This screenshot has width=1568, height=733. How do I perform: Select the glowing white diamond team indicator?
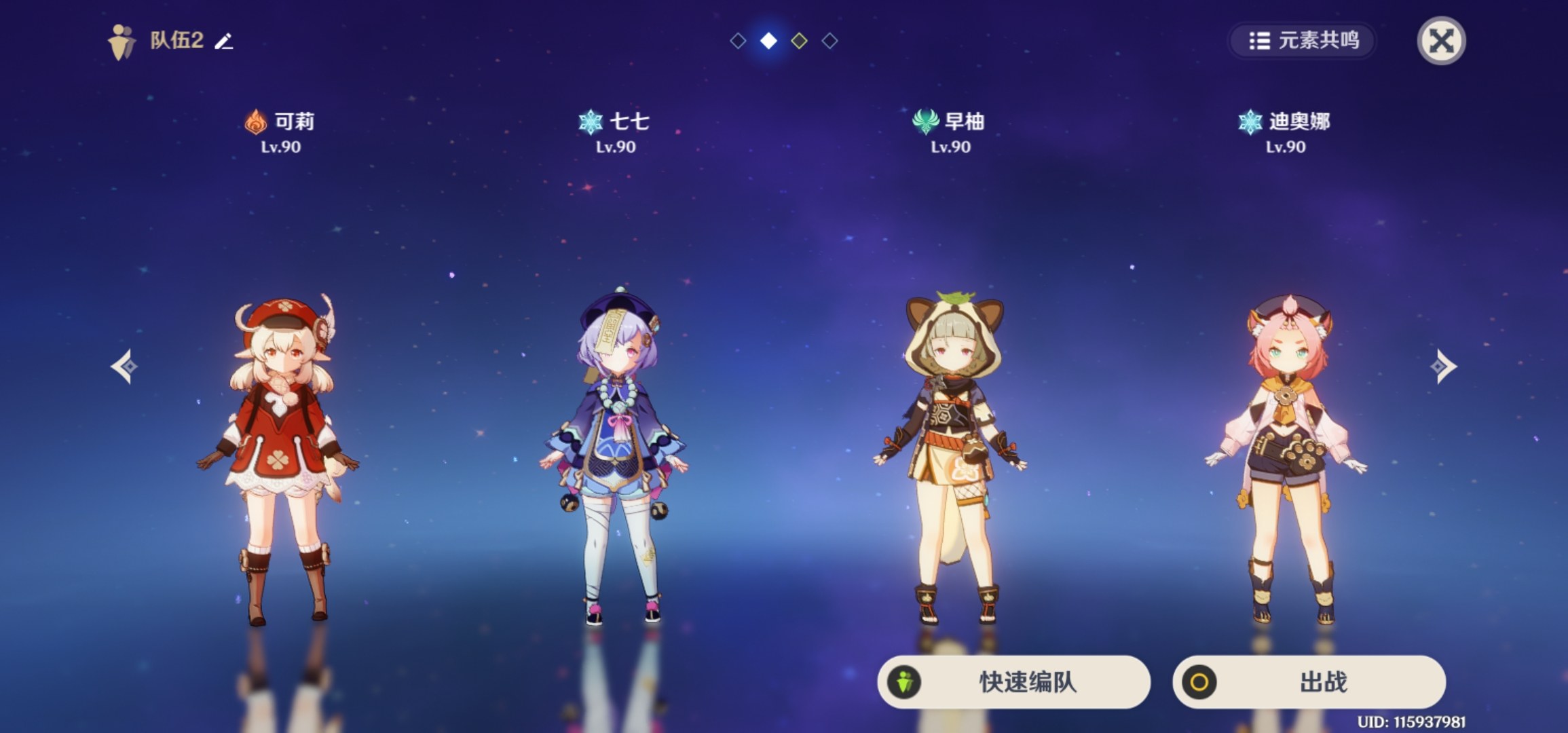(768, 41)
